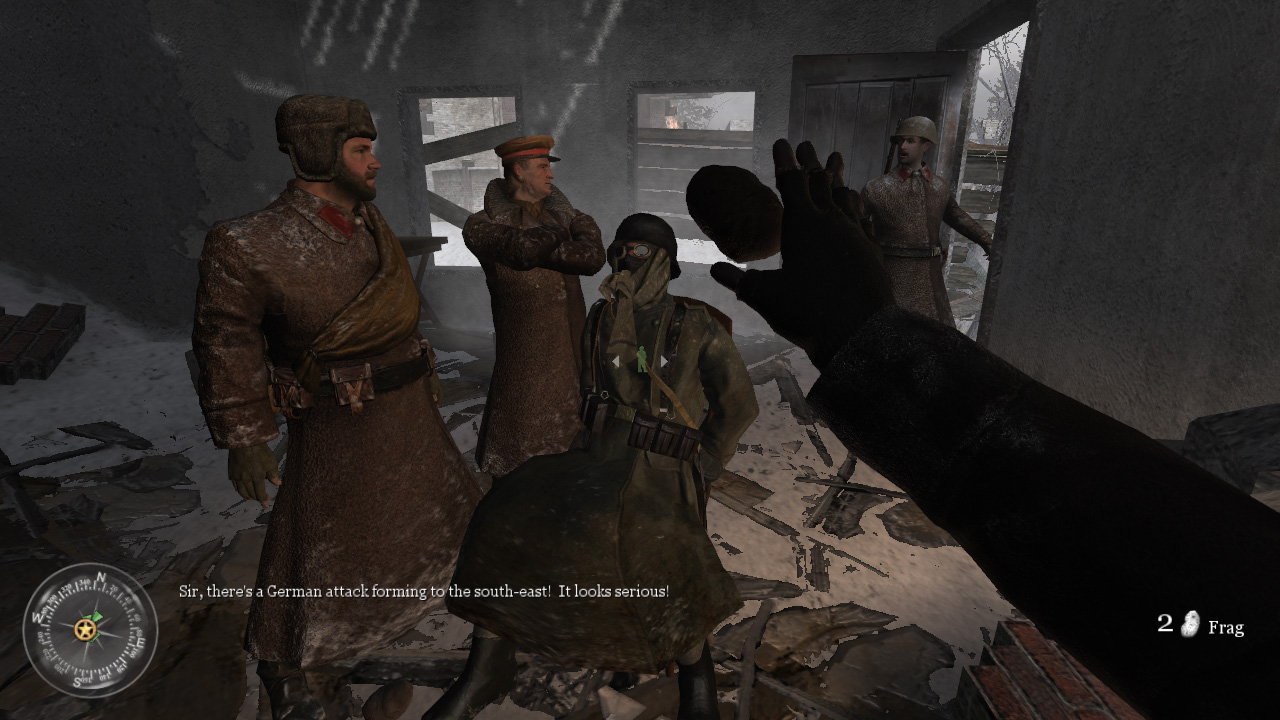
Task: Click the left arrow beside the objective marker
Action: [615, 362]
